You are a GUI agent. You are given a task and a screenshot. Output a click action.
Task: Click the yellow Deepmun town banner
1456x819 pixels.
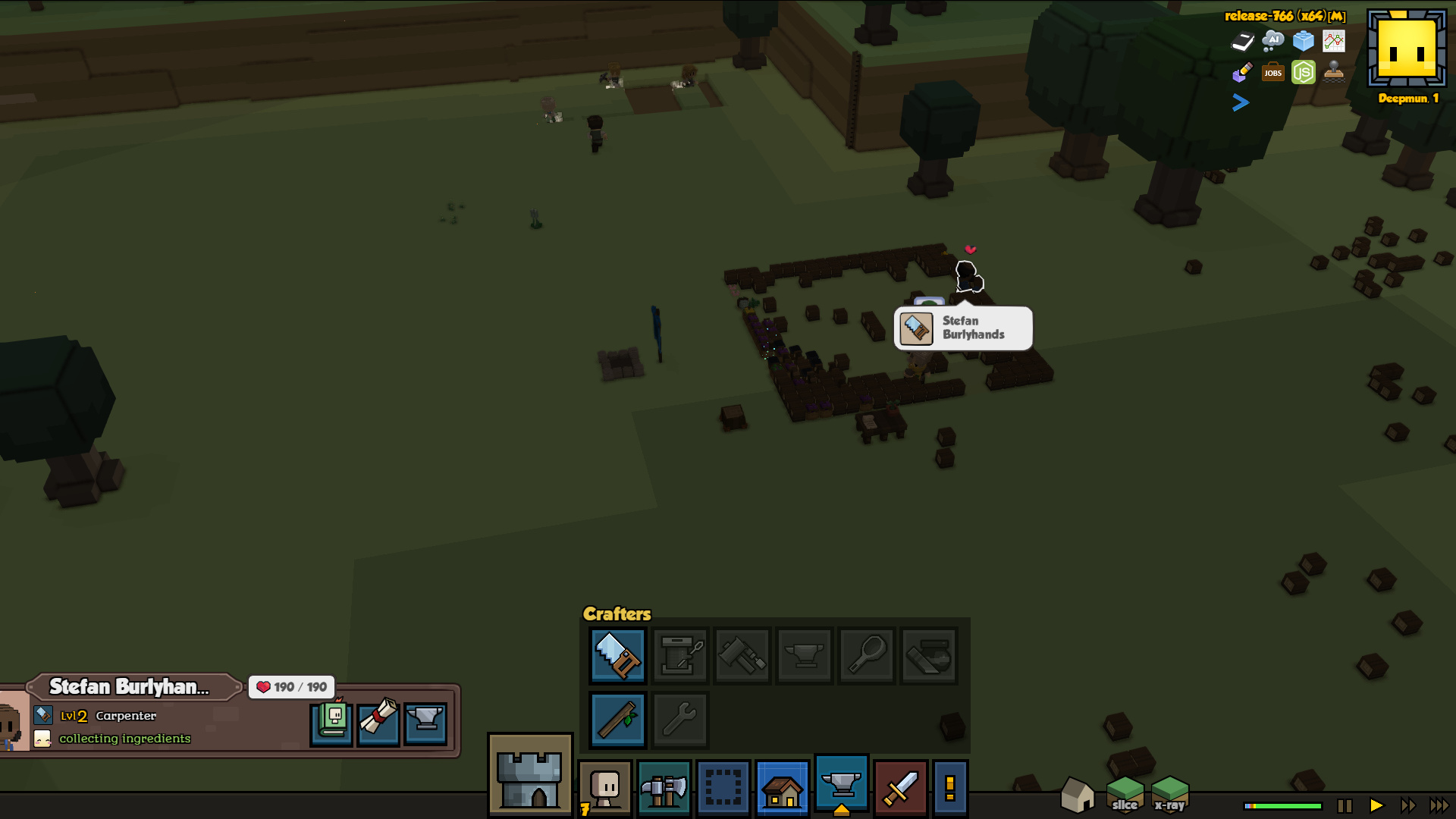[x=1407, y=51]
